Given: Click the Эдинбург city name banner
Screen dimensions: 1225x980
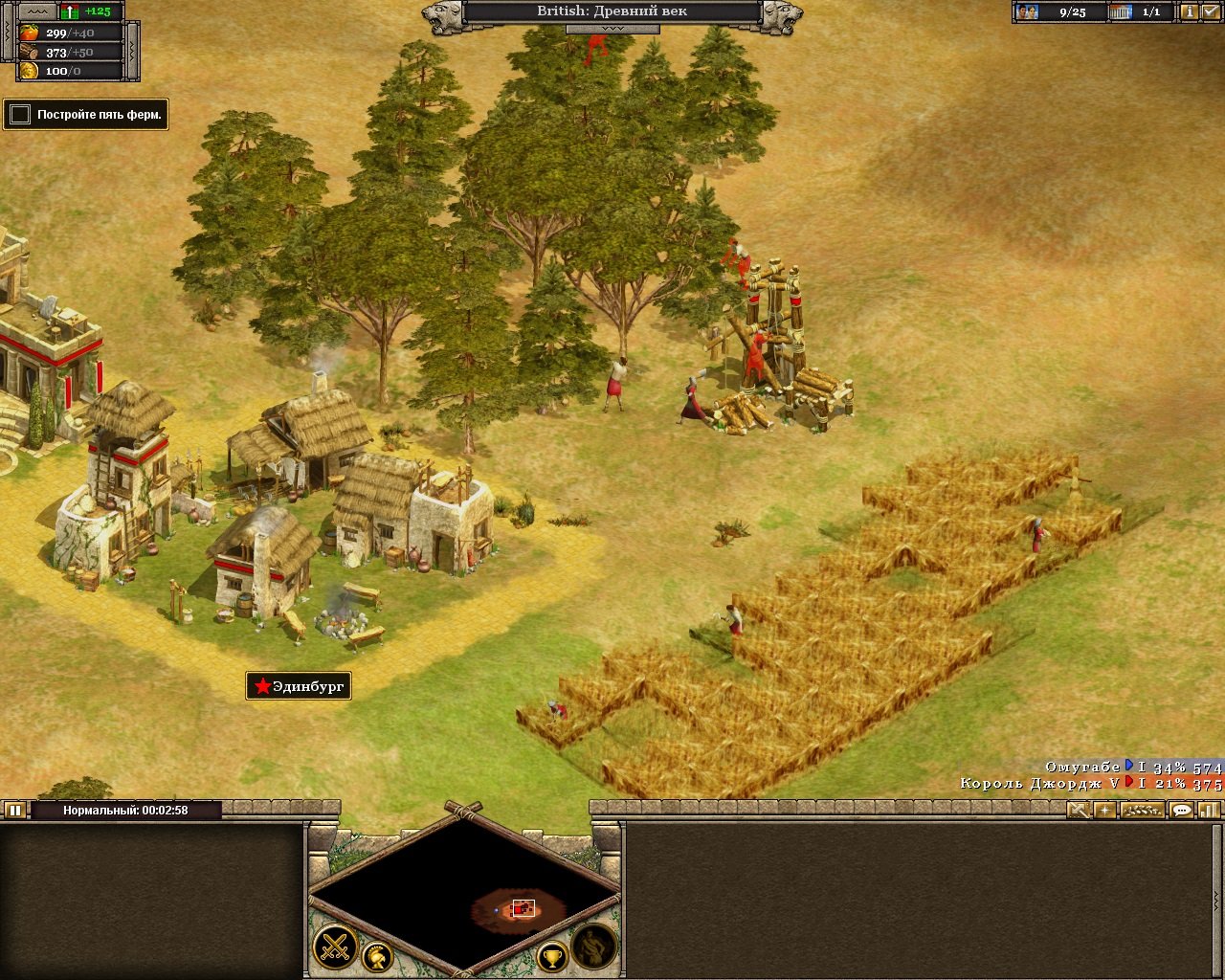Looking at the screenshot, I should click(x=300, y=686).
